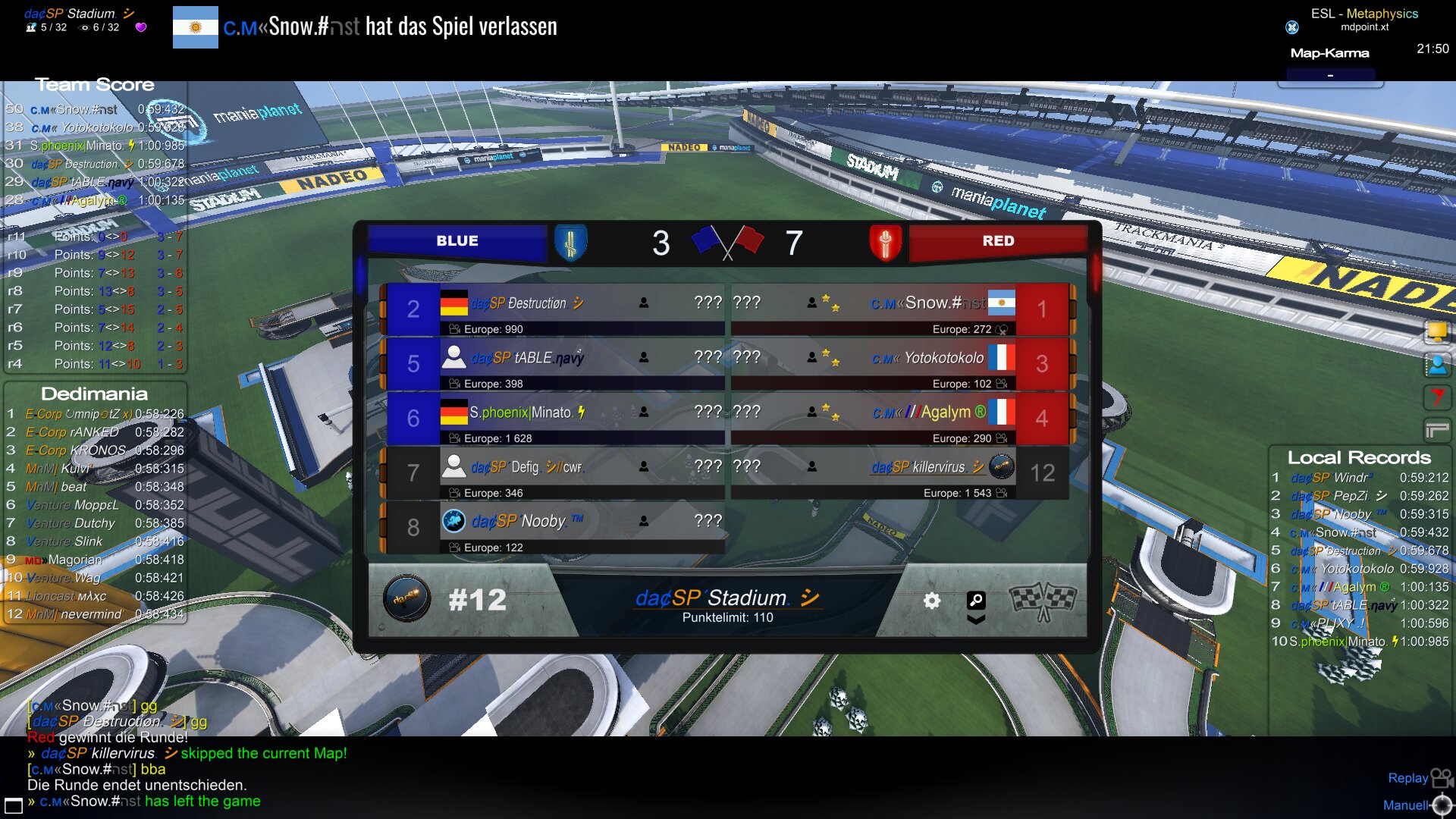The height and width of the screenshot is (819, 1456).
Task: Click the red flag icon
Action: (1436, 397)
